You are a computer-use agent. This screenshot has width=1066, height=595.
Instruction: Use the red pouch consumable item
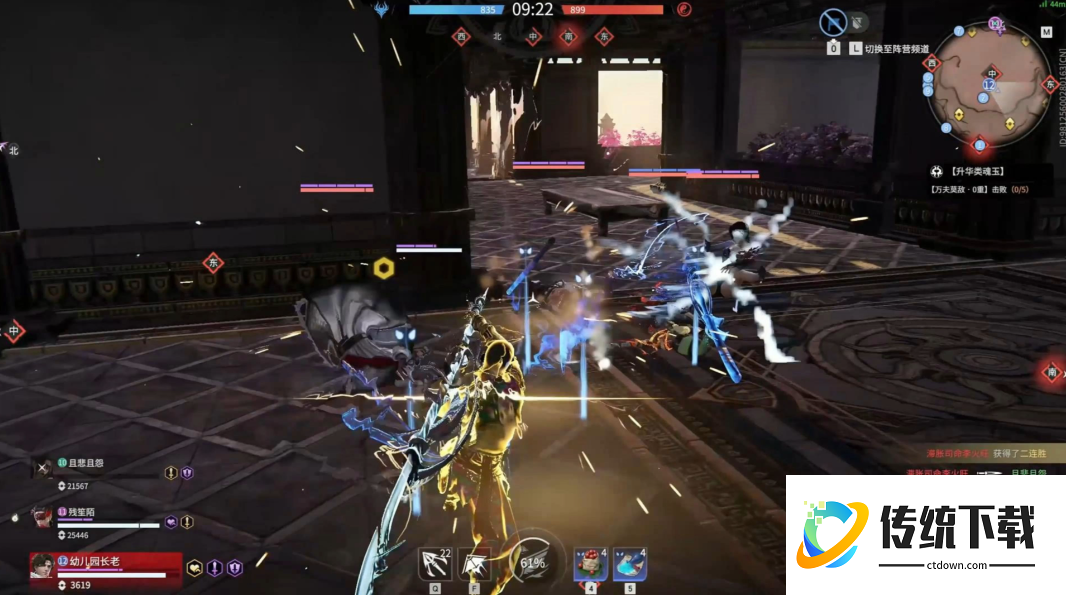pyautogui.click(x=590, y=564)
